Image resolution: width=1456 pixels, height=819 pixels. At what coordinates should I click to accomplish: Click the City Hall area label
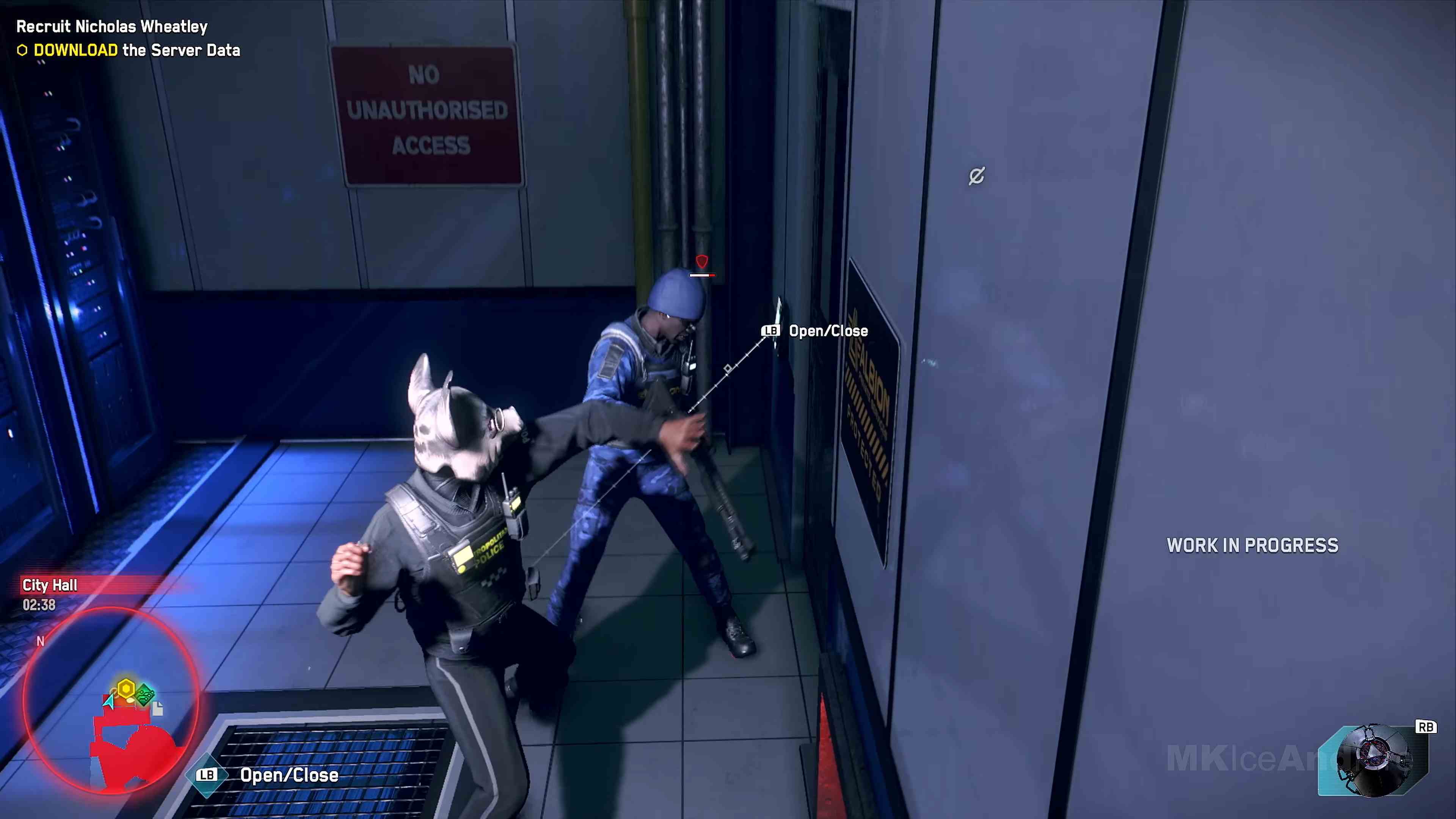(49, 585)
